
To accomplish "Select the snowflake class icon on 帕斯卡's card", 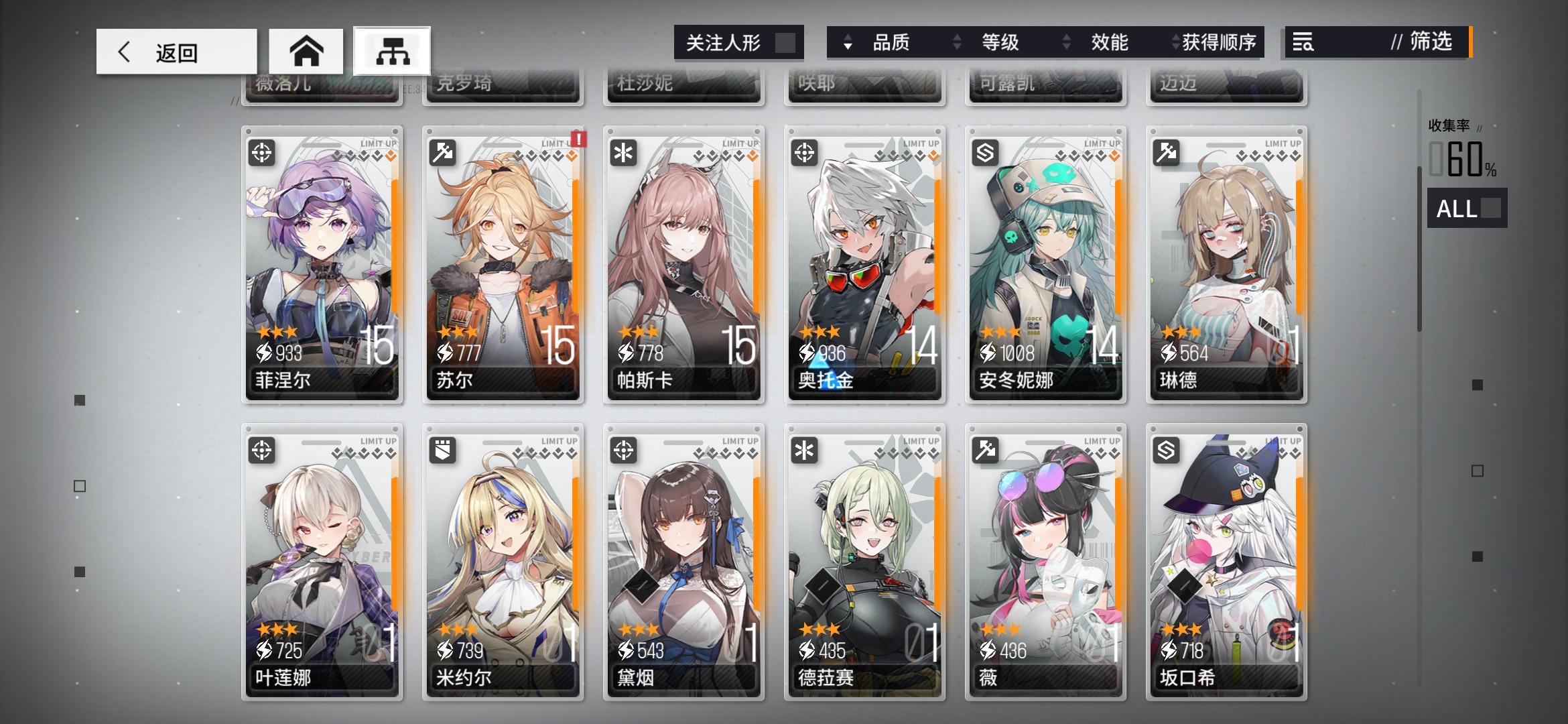I will point(623,154).
